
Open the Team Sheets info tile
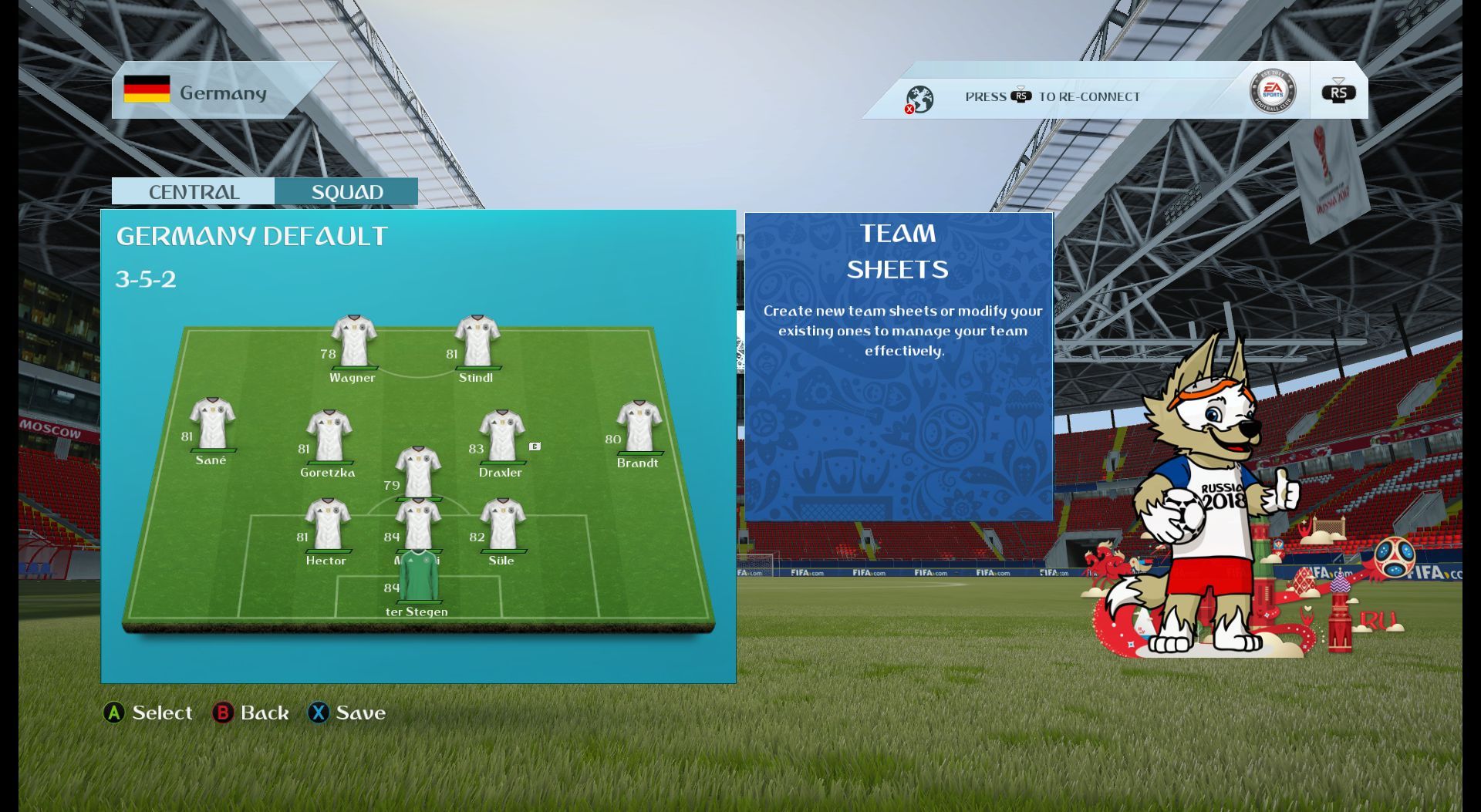coord(898,367)
